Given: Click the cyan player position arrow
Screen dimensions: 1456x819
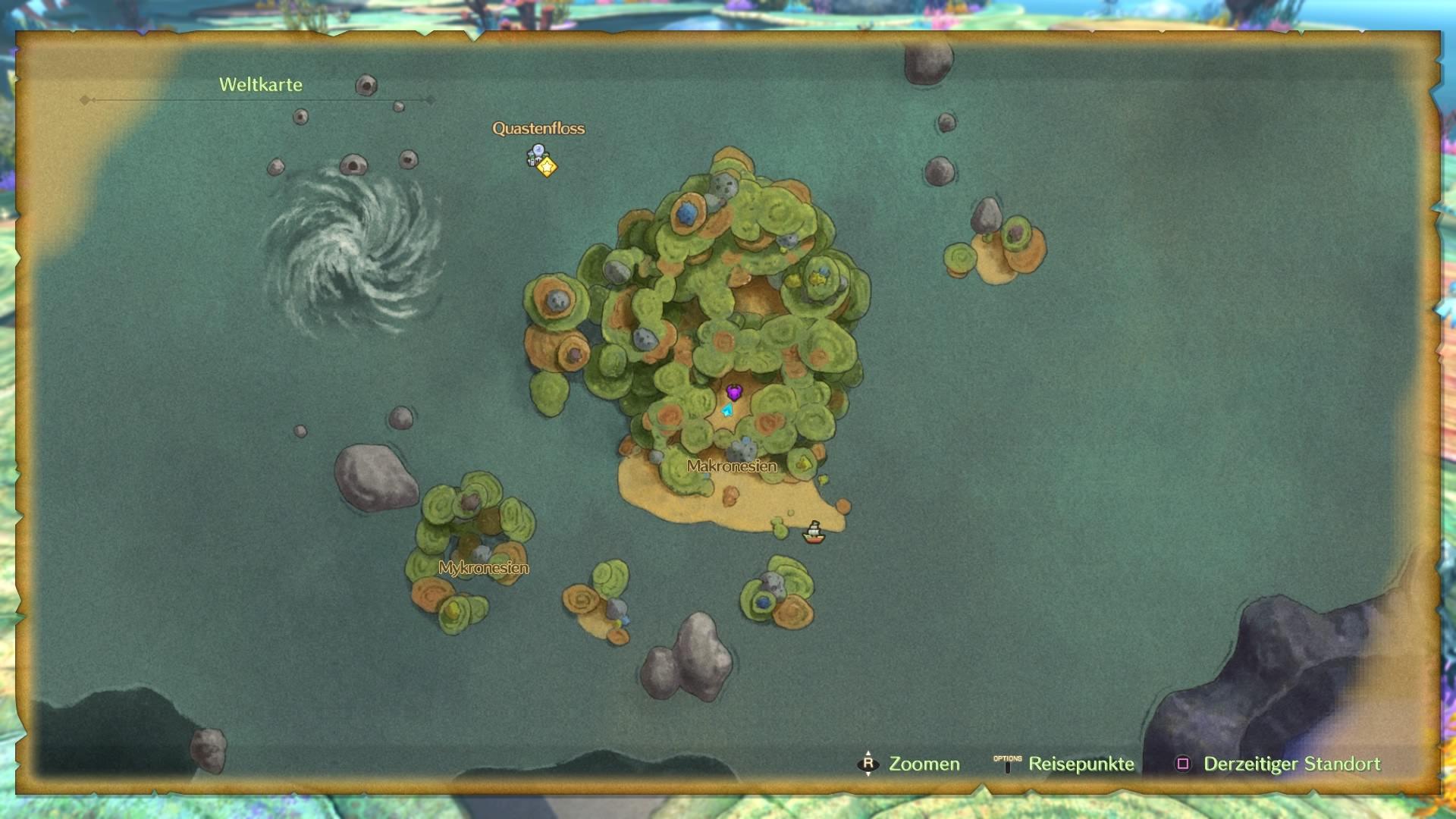Looking at the screenshot, I should [x=728, y=411].
